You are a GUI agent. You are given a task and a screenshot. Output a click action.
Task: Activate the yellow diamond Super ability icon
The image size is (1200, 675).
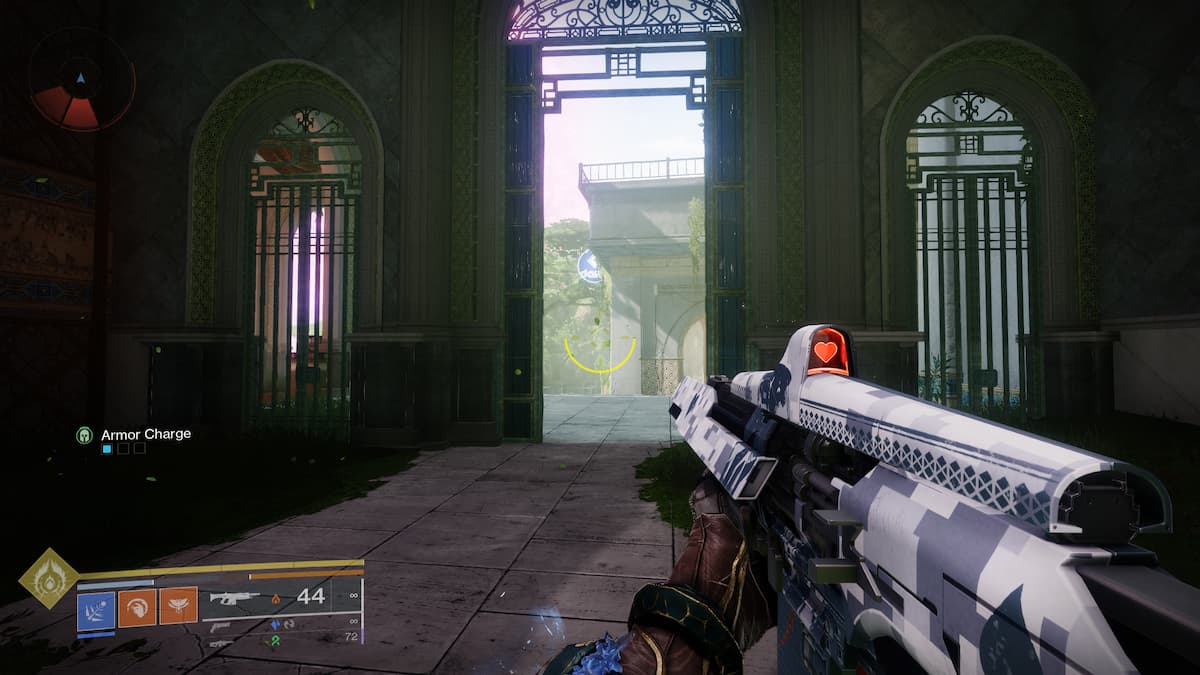(x=49, y=578)
